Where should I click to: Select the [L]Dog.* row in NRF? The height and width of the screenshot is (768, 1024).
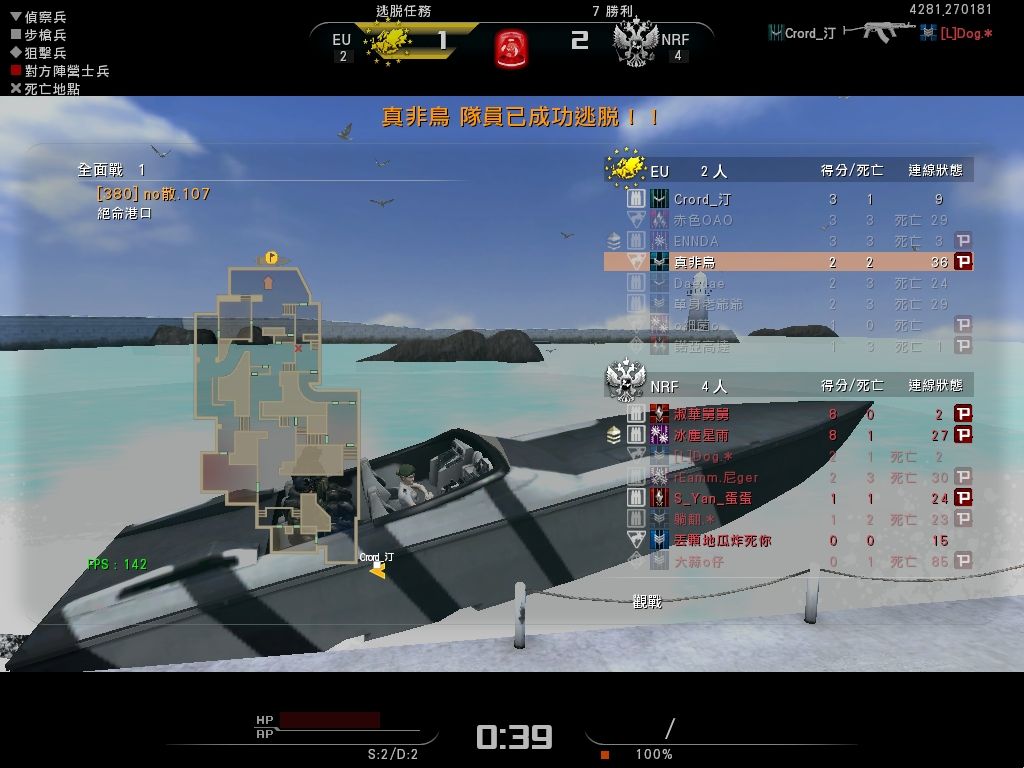(790, 456)
